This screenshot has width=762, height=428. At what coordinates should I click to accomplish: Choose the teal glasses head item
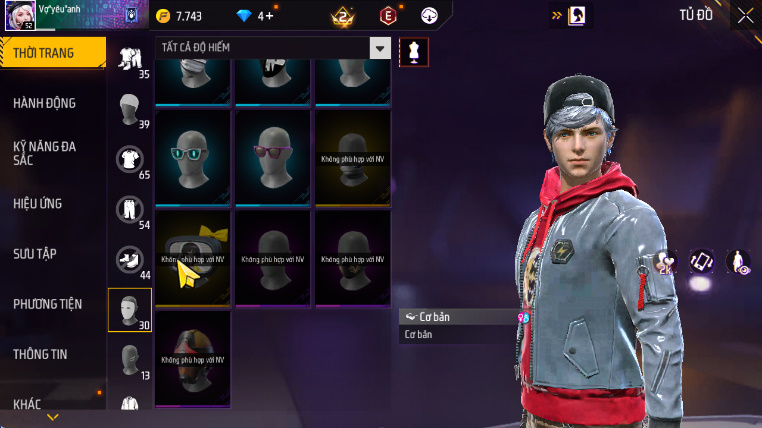click(x=193, y=157)
